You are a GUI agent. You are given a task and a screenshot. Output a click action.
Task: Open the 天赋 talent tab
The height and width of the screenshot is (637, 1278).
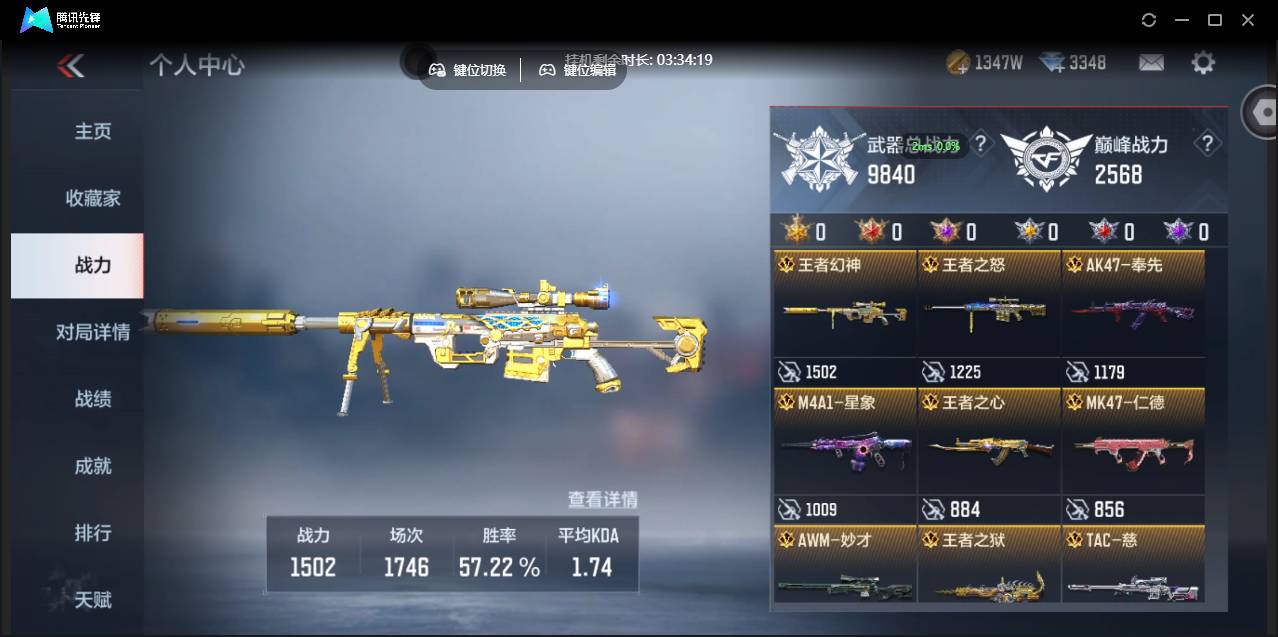93,600
